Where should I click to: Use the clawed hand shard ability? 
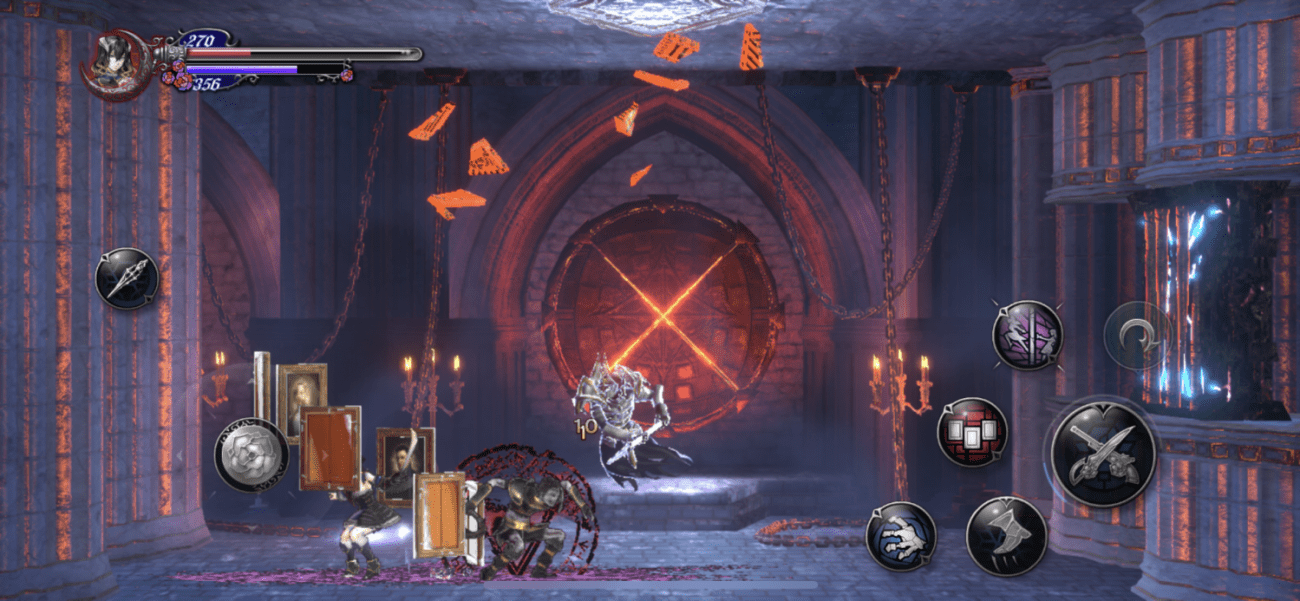(900, 536)
